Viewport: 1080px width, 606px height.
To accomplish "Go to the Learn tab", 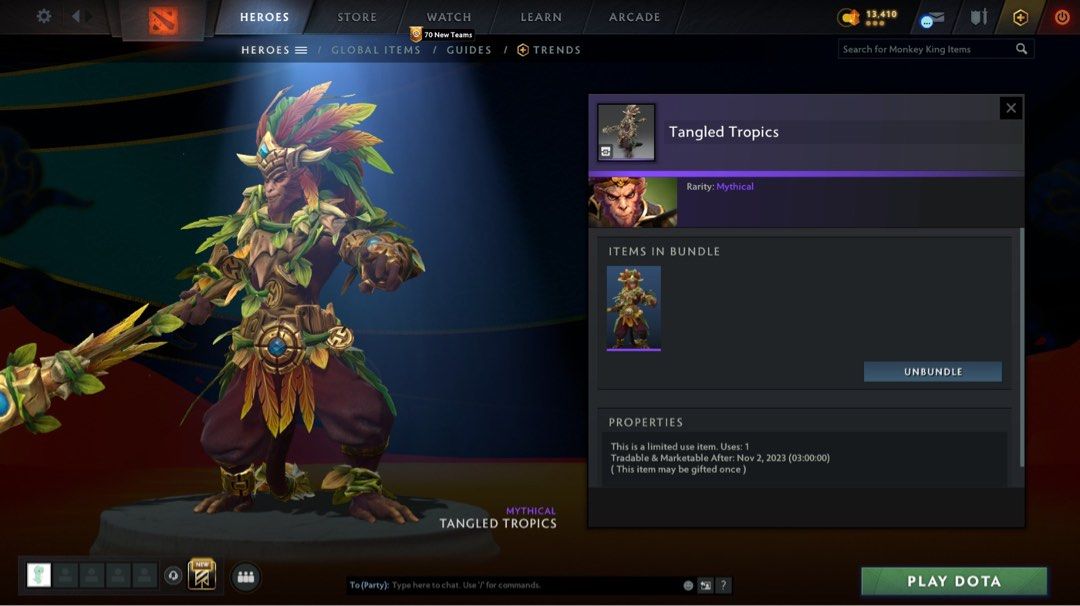I will 541,17.
